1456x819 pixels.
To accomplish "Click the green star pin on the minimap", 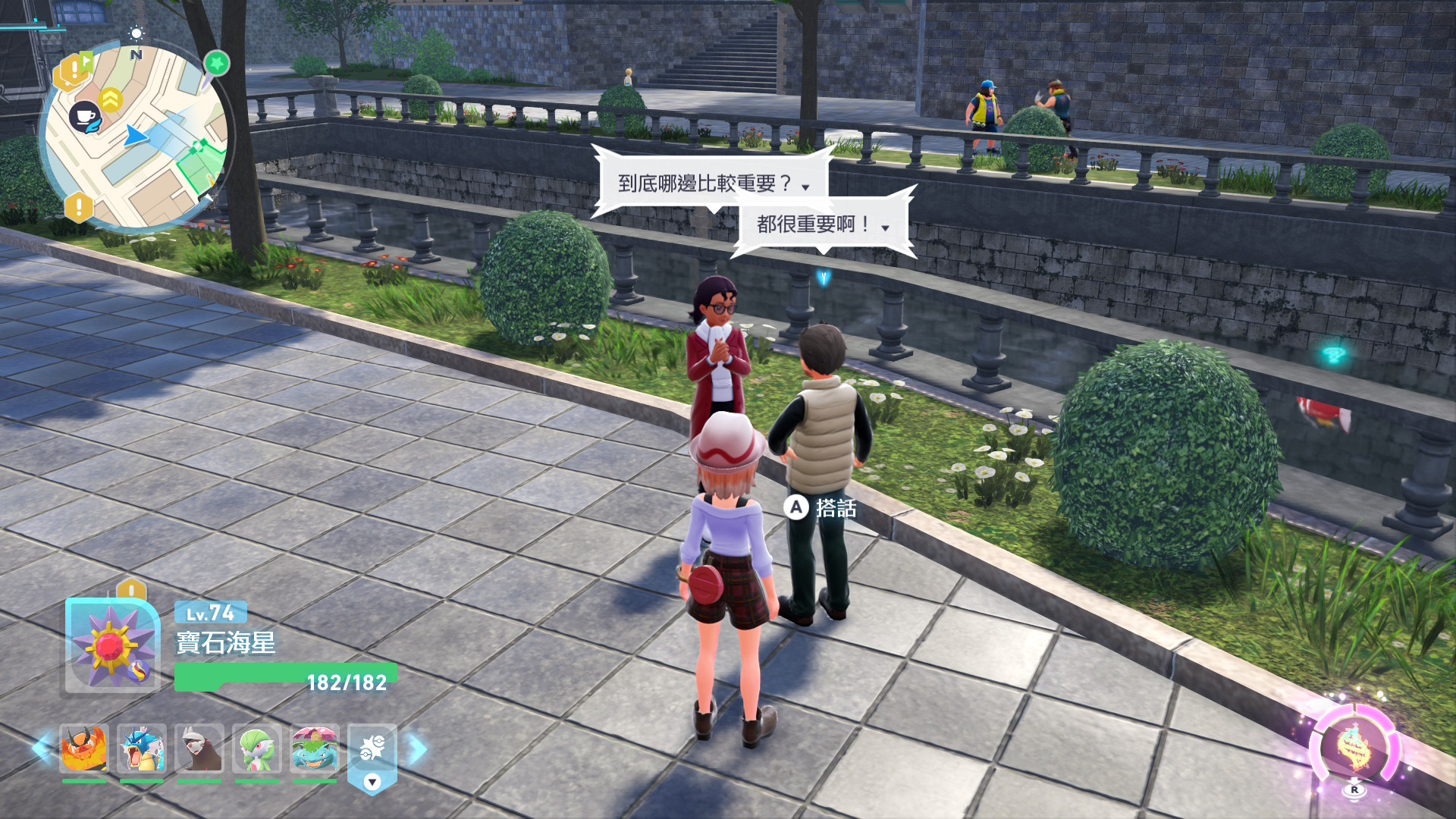I will click(x=217, y=63).
